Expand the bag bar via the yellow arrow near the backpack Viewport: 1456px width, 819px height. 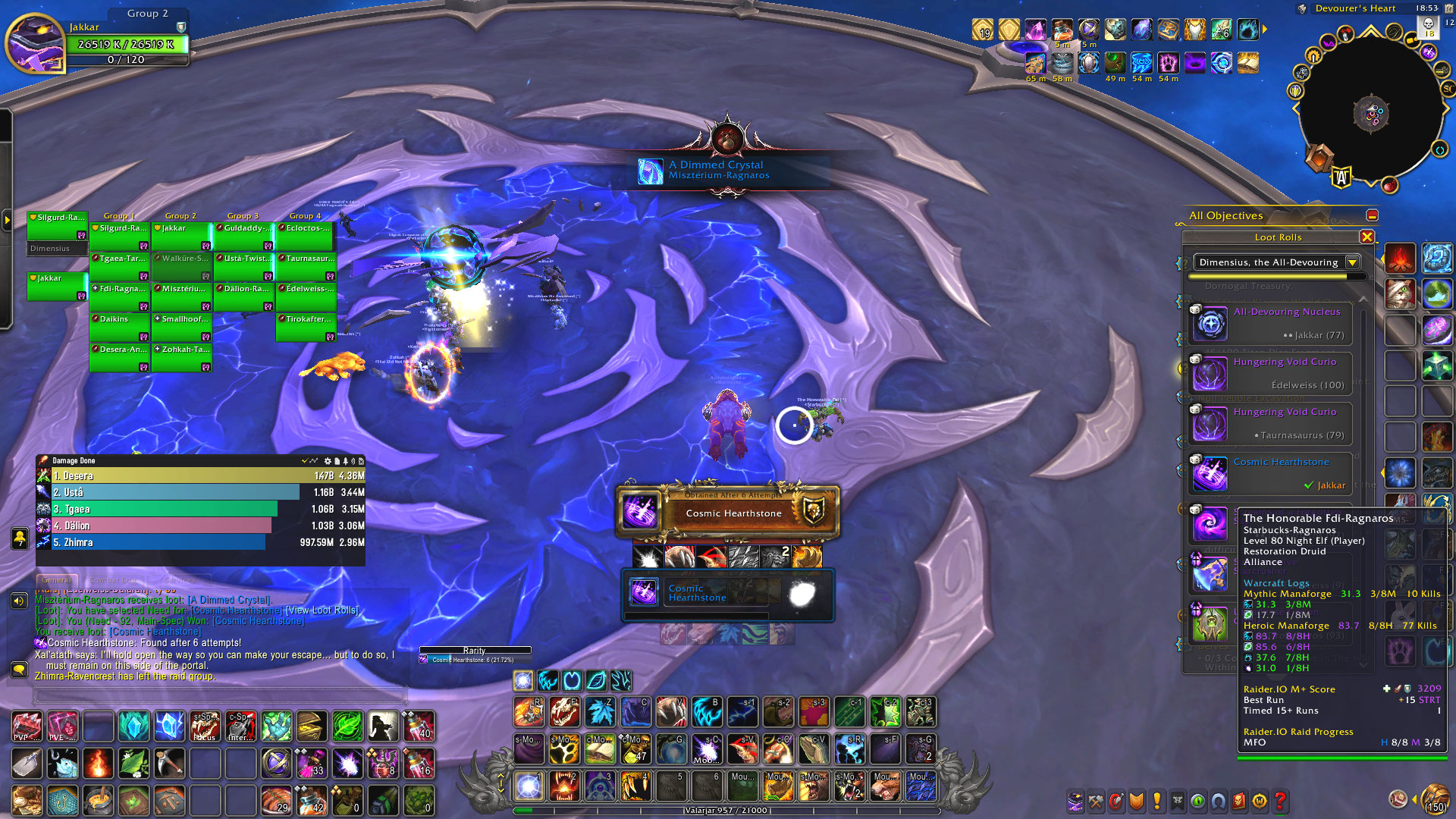[x=1415, y=801]
